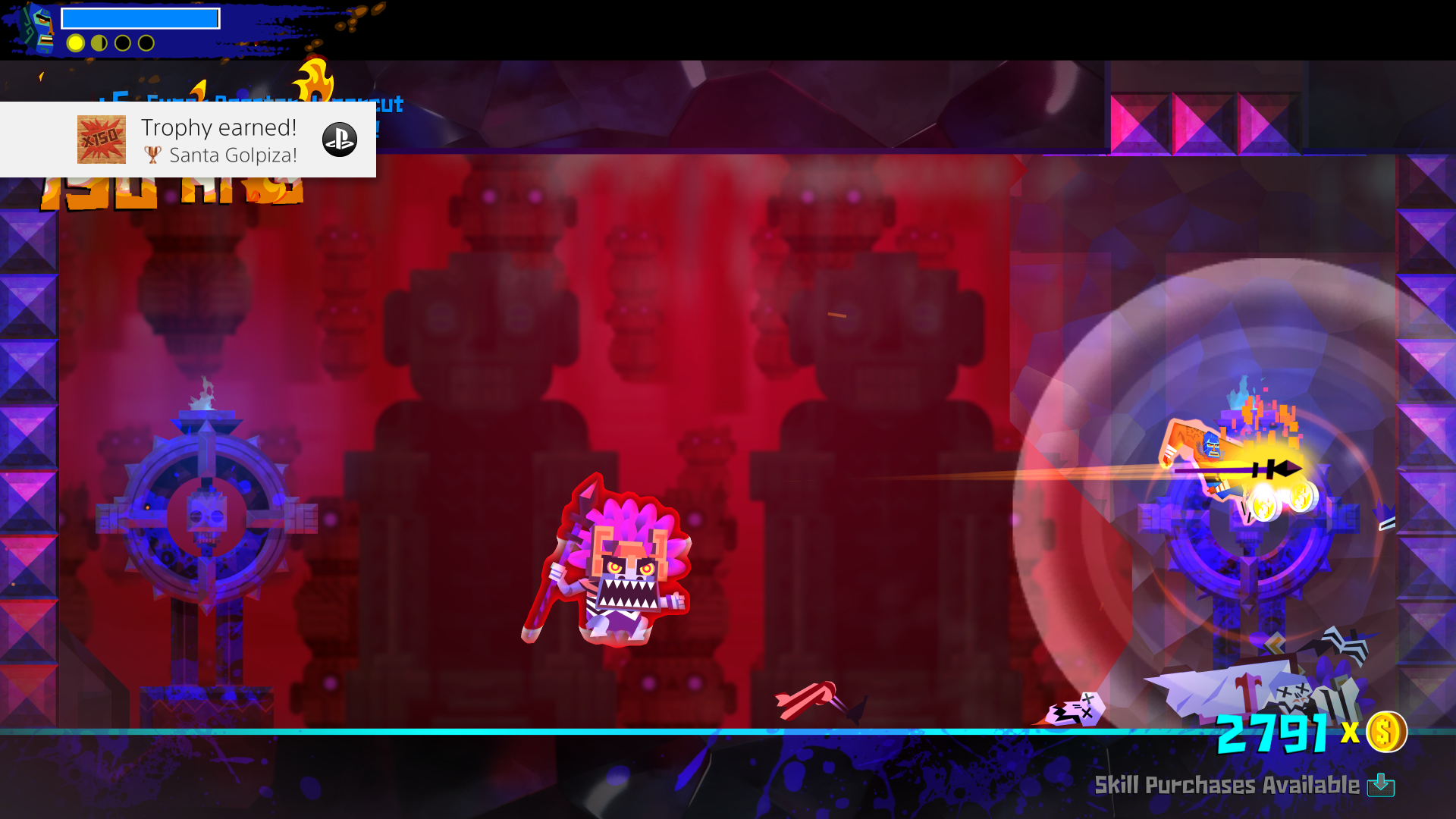Click the X150 combo trophy thumbnail
1456x819 pixels.
[101, 140]
